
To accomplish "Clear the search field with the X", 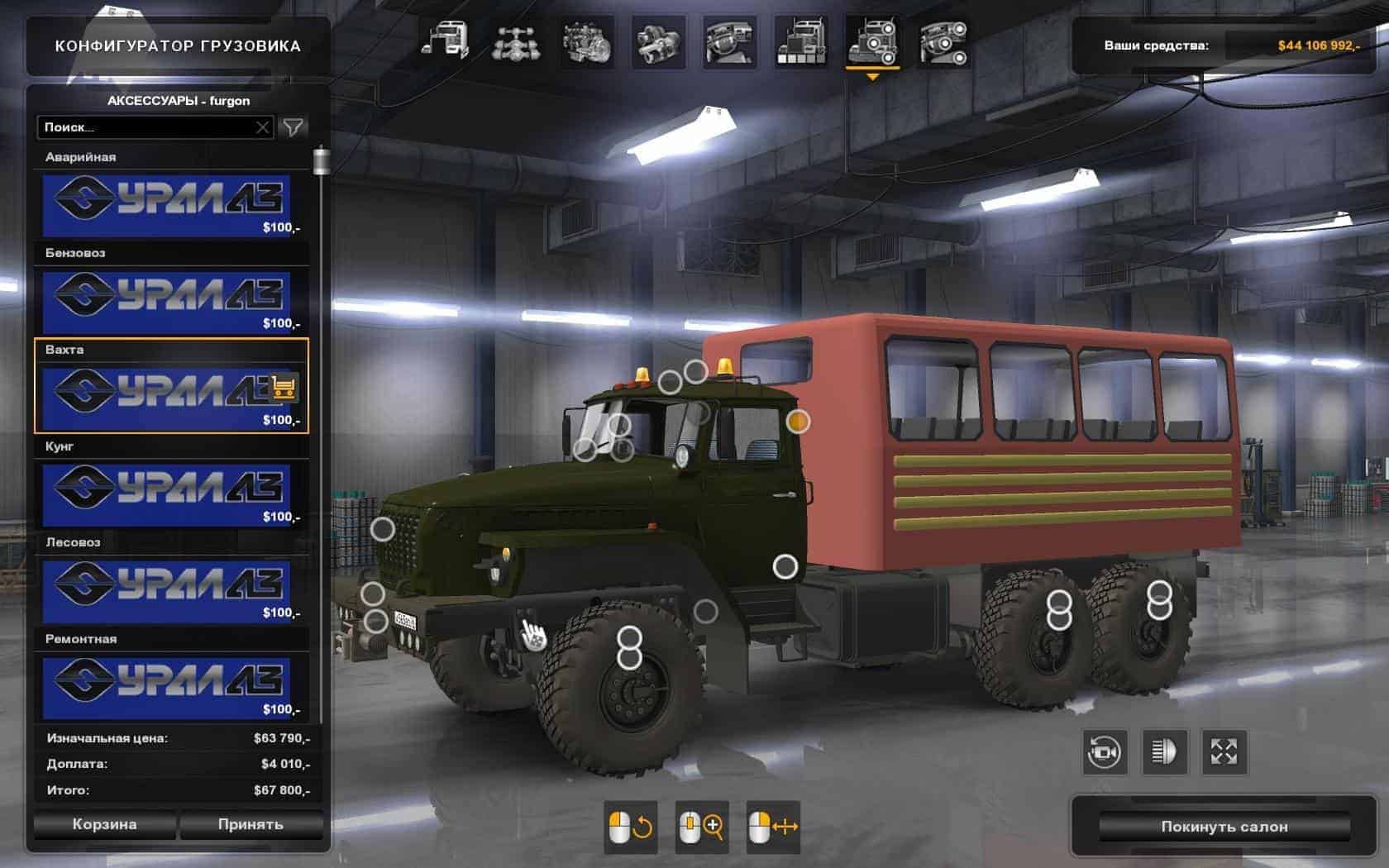I will coord(262,127).
